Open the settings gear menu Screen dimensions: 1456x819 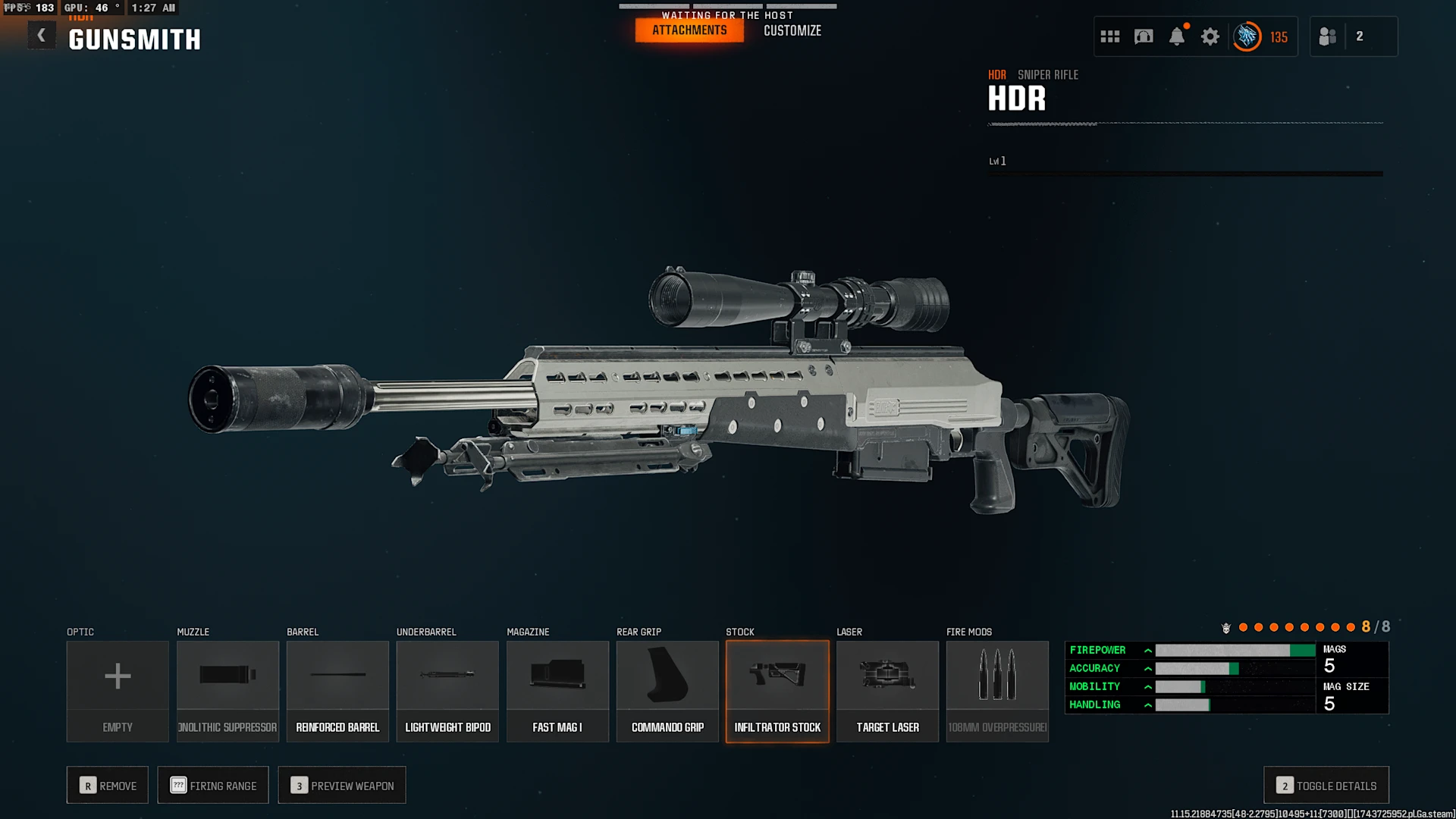pos(1210,36)
